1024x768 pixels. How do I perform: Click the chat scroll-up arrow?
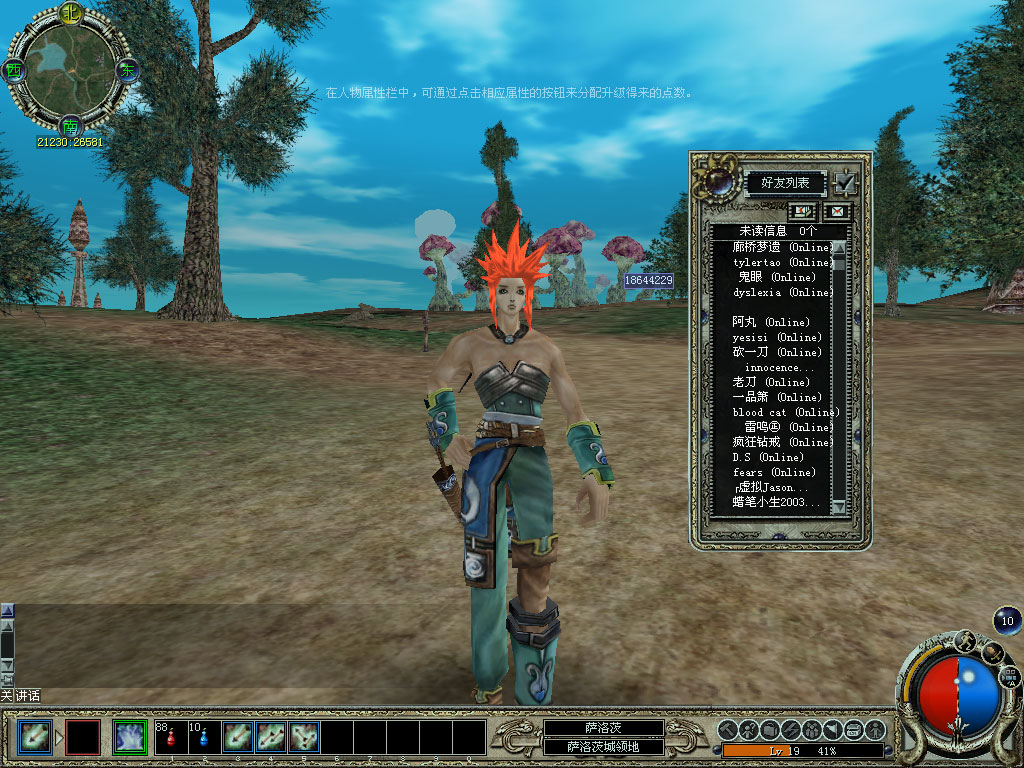tap(7, 609)
